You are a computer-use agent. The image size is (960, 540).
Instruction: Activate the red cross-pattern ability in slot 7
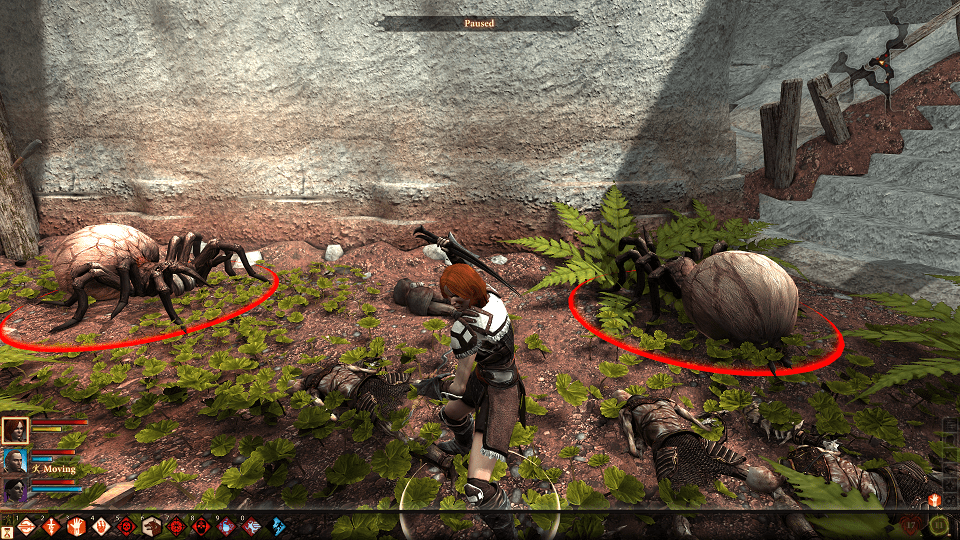pyautogui.click(x=176, y=526)
